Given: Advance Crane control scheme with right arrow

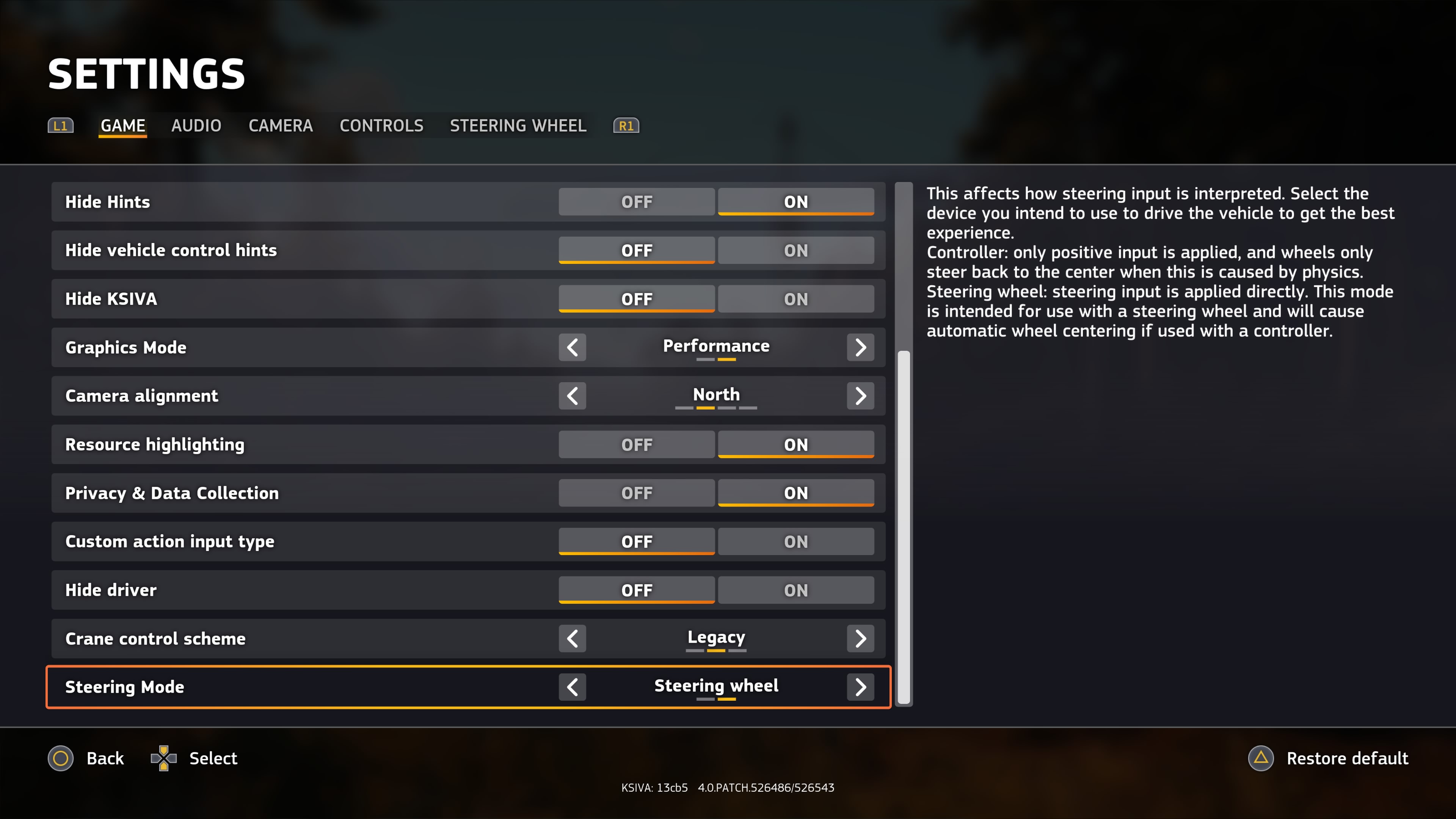Looking at the screenshot, I should point(860,639).
